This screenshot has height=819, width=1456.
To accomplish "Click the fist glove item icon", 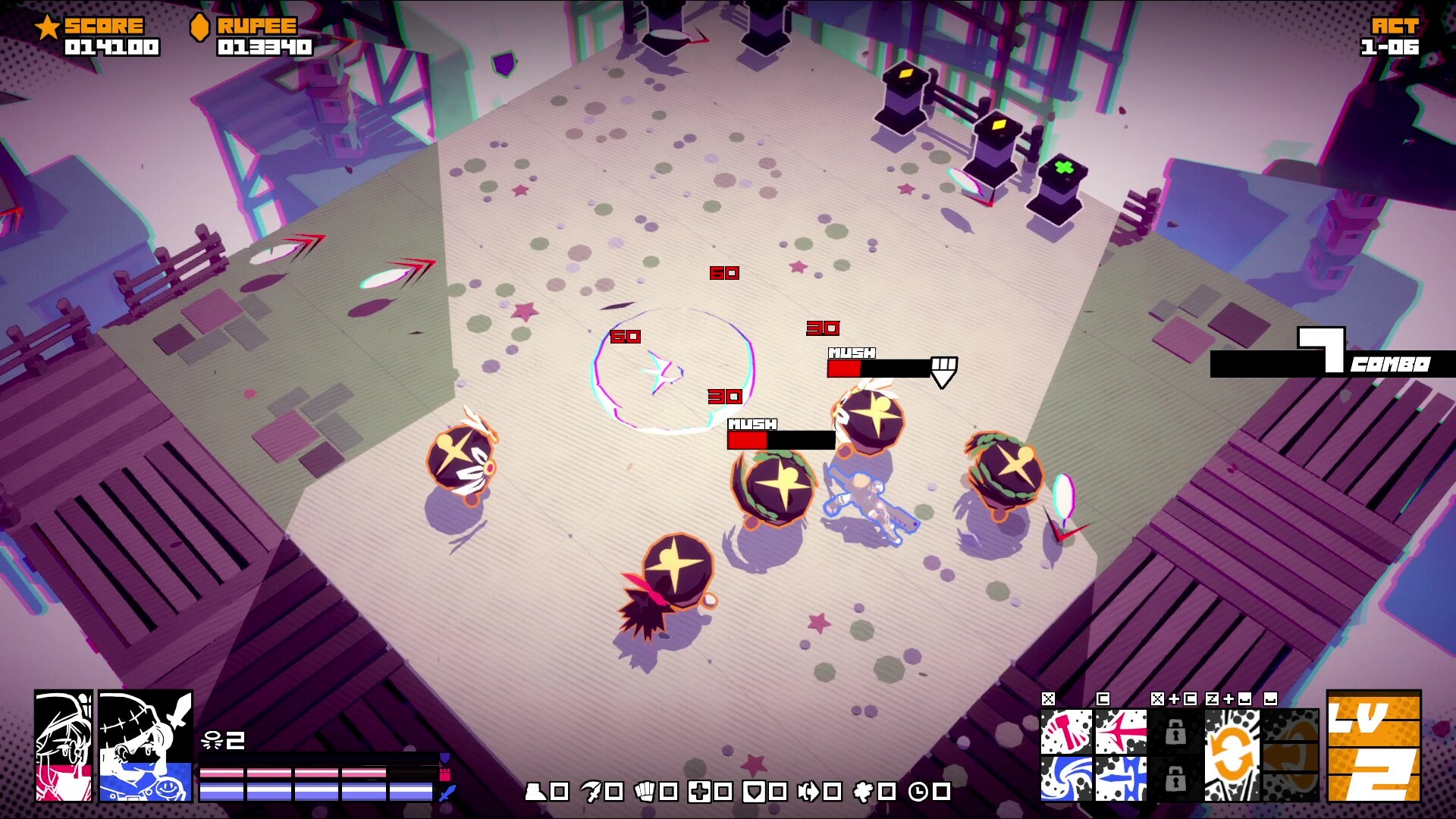I will click(x=645, y=790).
